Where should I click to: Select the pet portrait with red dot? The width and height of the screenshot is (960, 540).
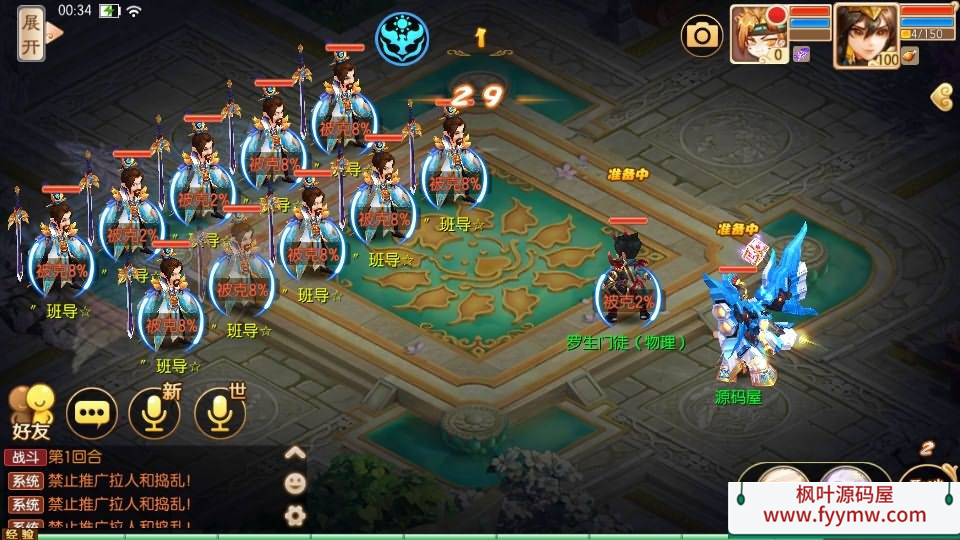758,32
